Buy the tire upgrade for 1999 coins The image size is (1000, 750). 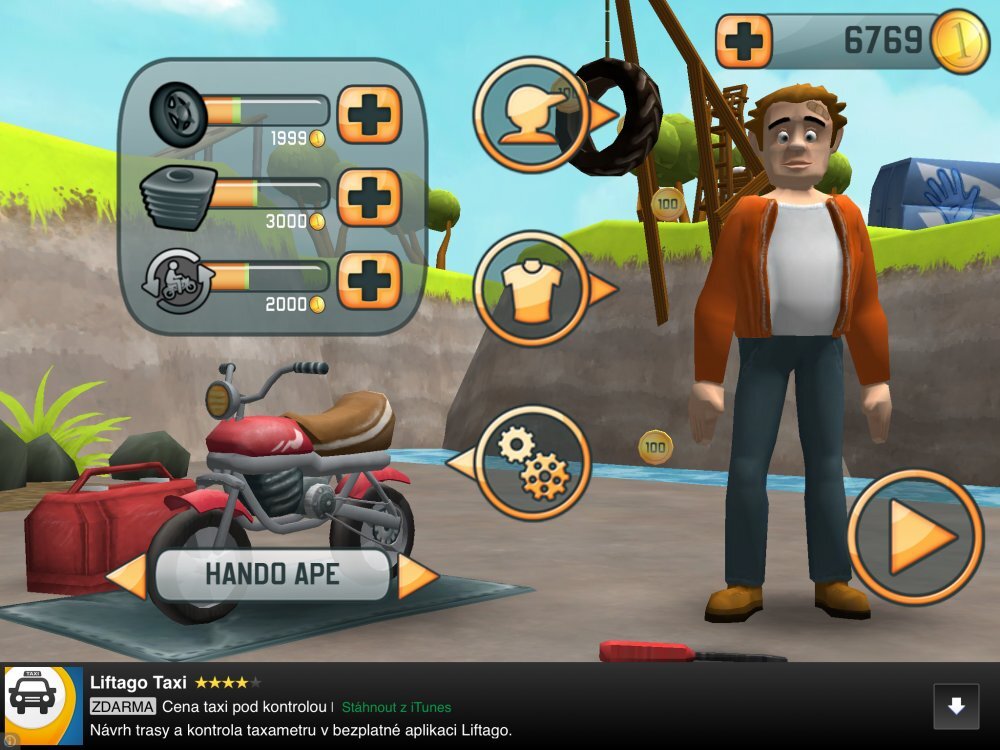click(369, 114)
